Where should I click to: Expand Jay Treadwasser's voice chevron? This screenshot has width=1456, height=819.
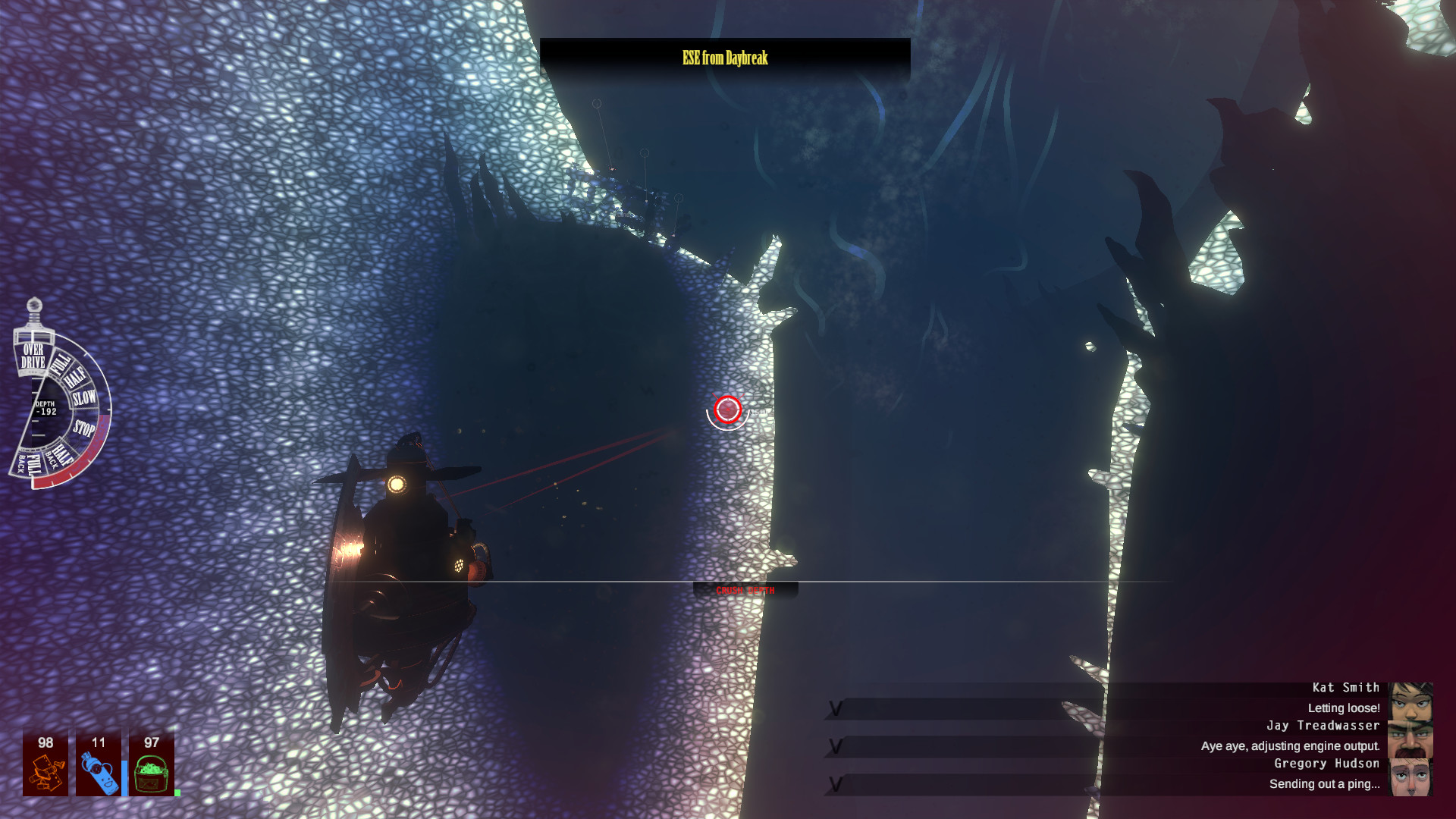836,747
